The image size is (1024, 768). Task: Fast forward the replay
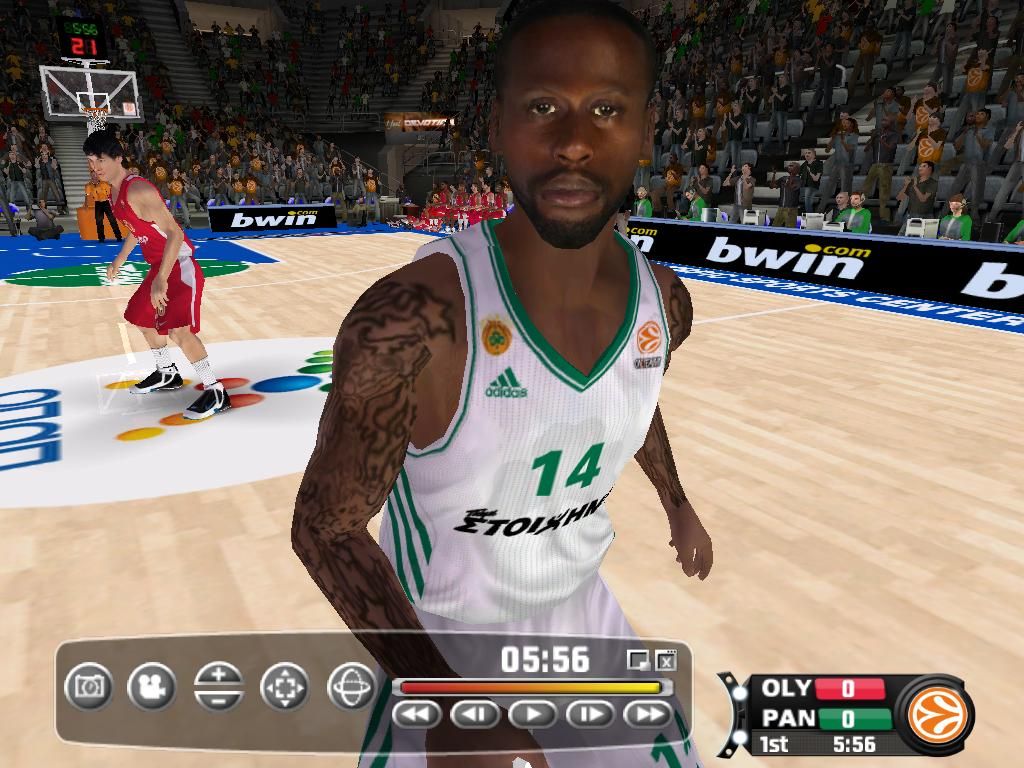tap(648, 714)
